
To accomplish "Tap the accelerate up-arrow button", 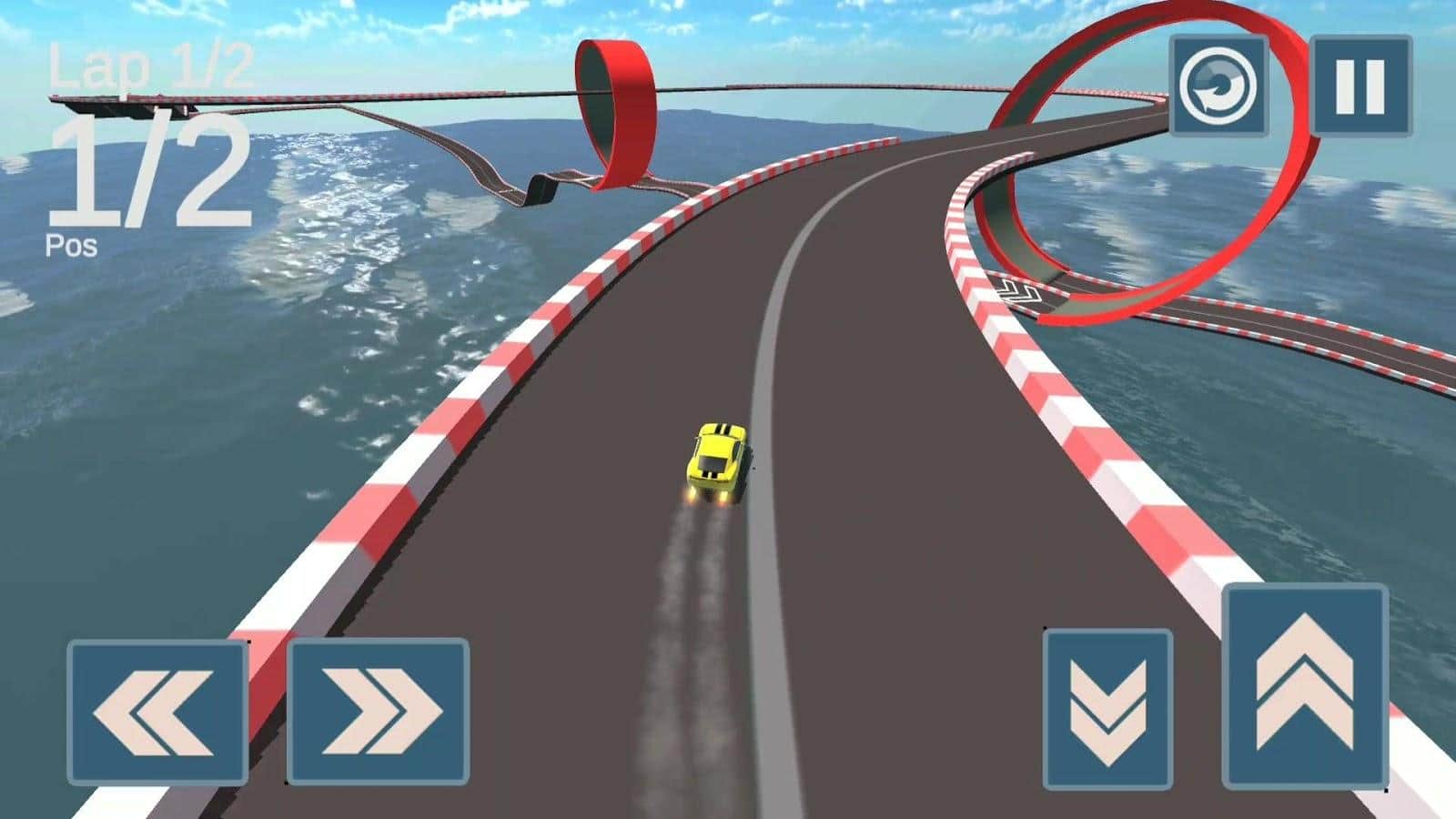I will (1305, 685).
